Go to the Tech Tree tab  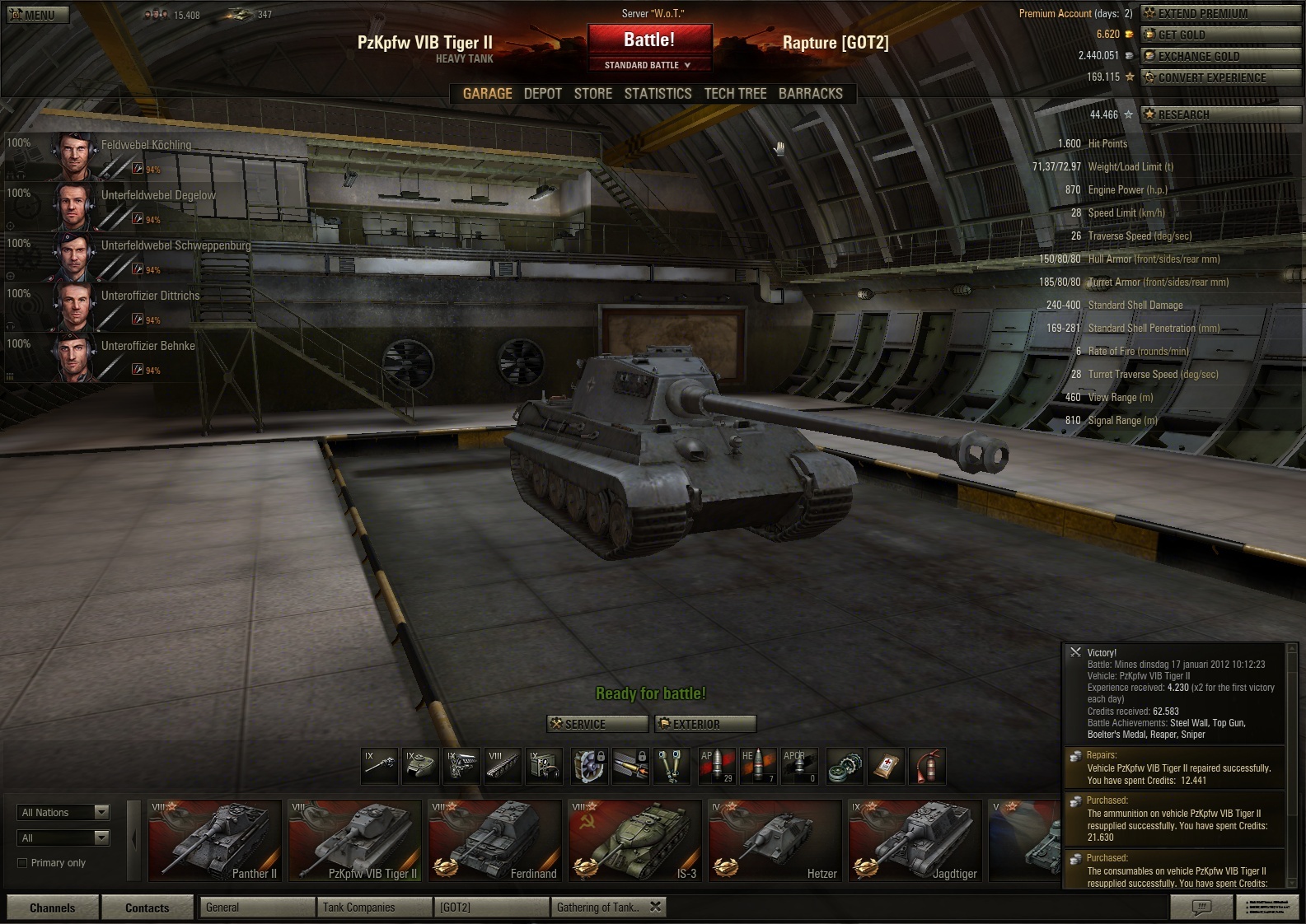point(735,94)
